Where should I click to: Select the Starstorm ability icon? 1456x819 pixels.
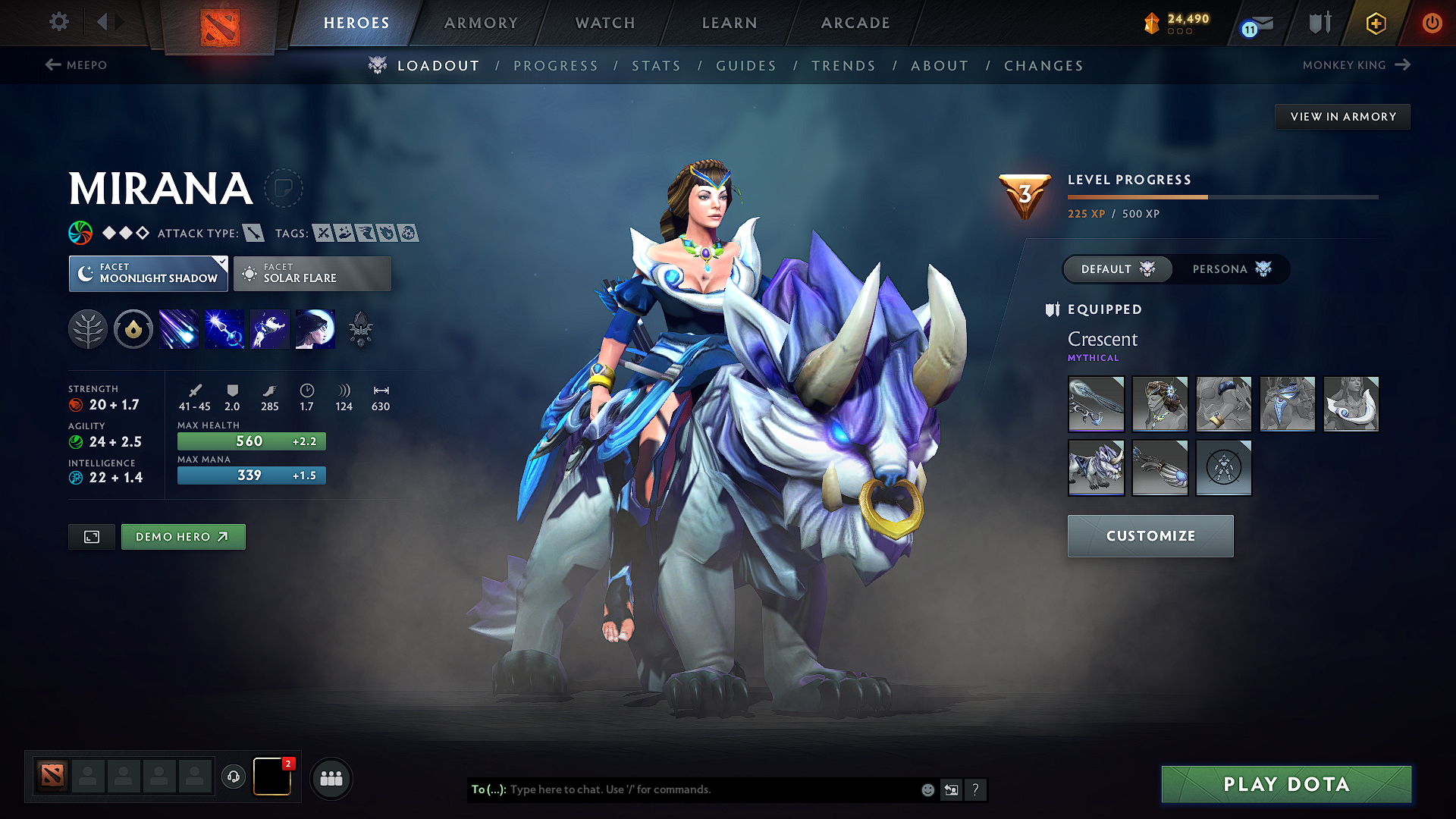[x=179, y=329]
